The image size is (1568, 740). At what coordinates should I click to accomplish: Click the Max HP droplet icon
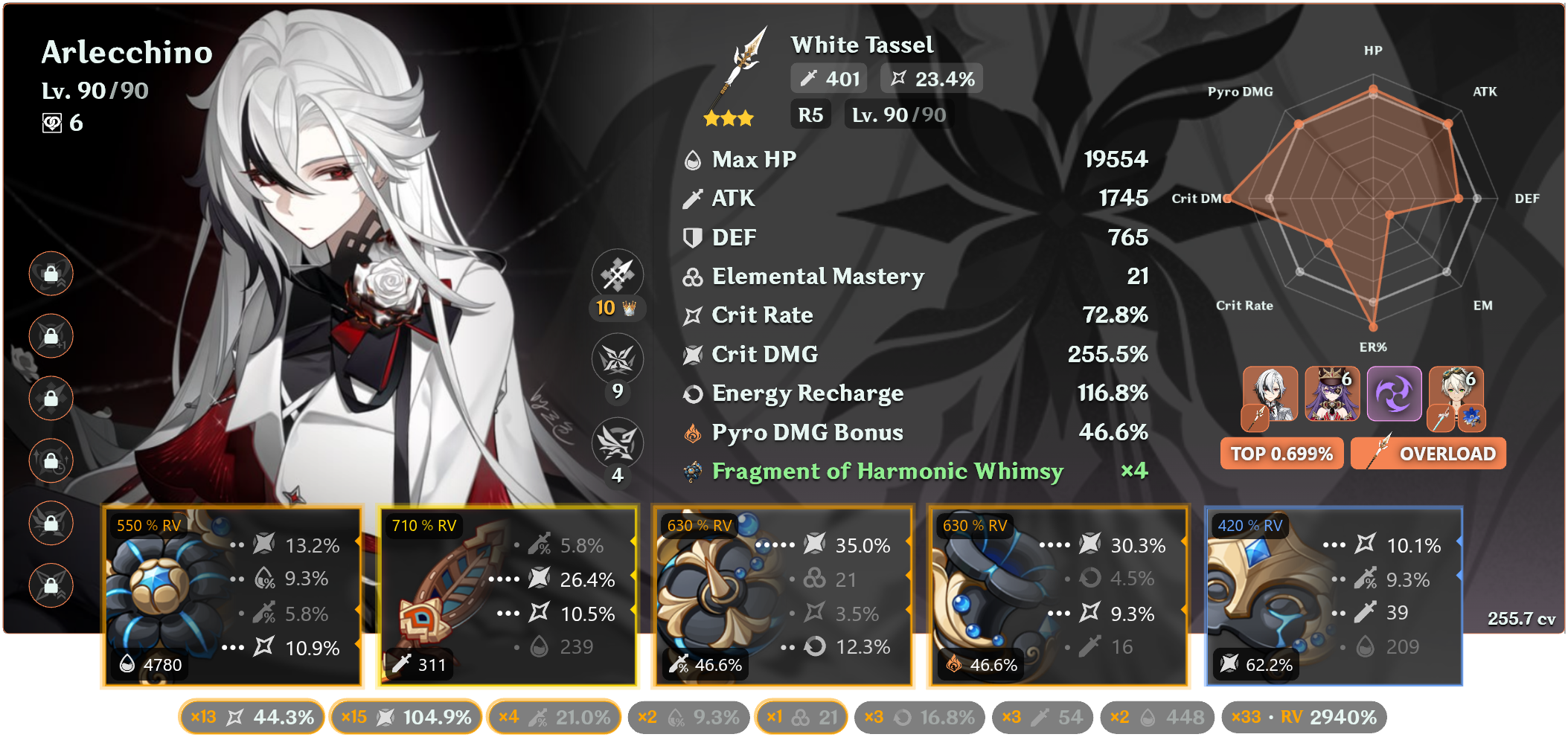[x=692, y=158]
